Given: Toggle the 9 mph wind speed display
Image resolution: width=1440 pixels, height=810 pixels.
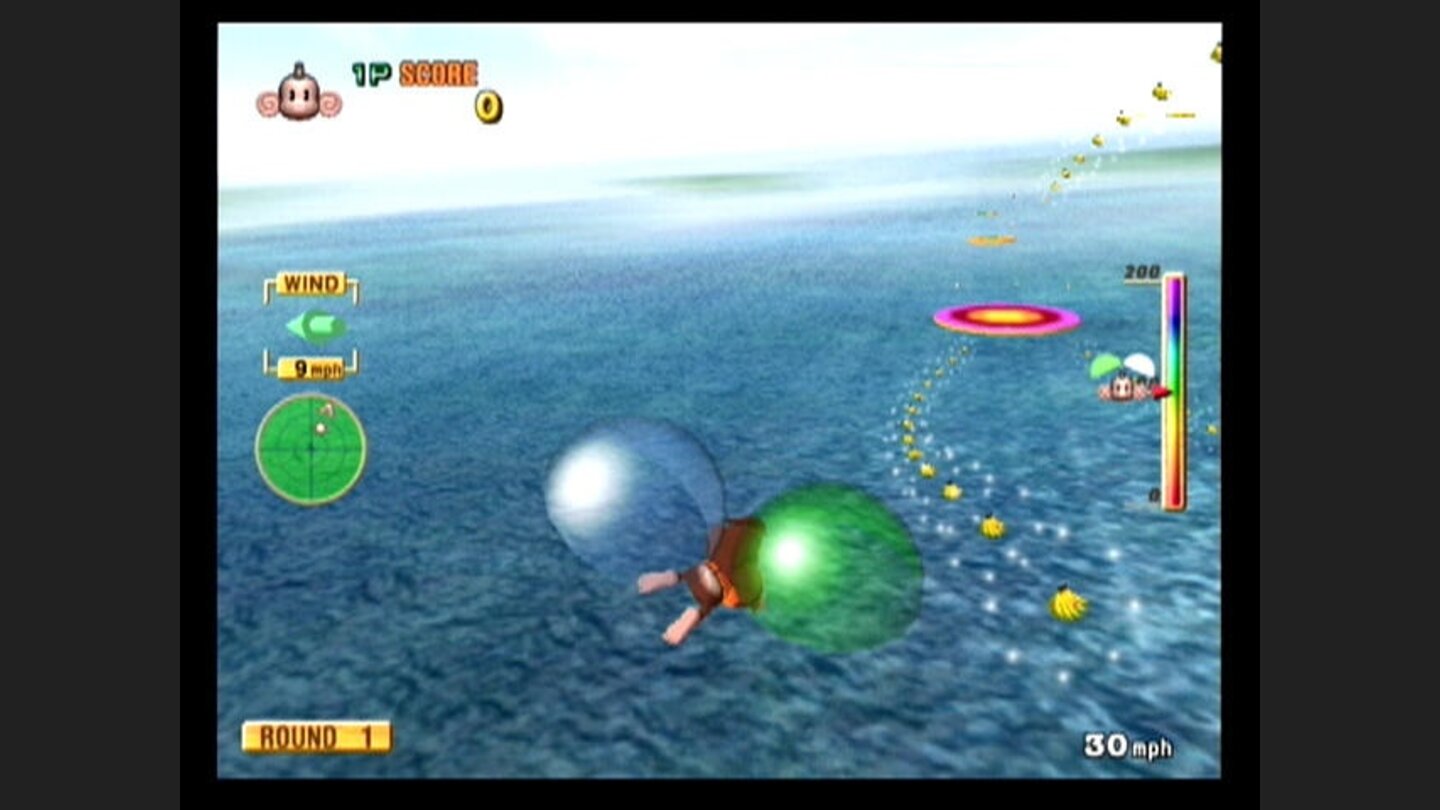Looking at the screenshot, I should point(313,369).
